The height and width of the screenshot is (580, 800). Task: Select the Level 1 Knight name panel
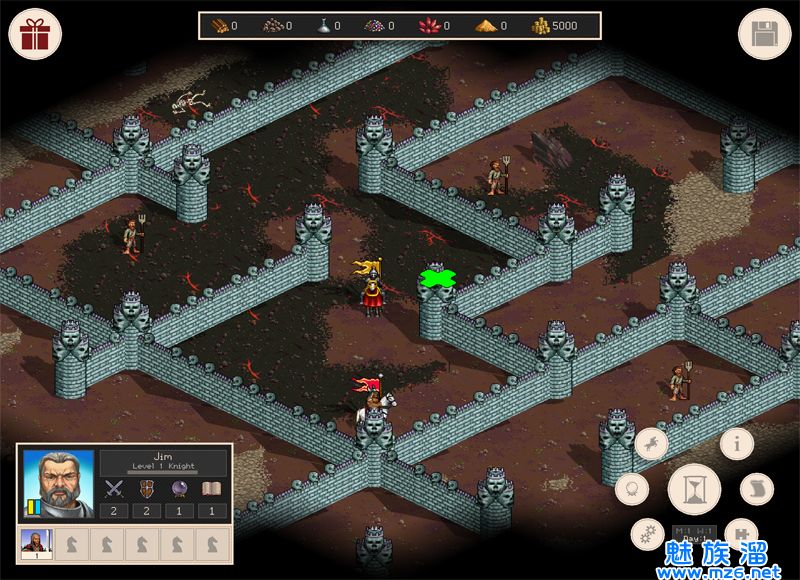pyautogui.click(x=164, y=462)
